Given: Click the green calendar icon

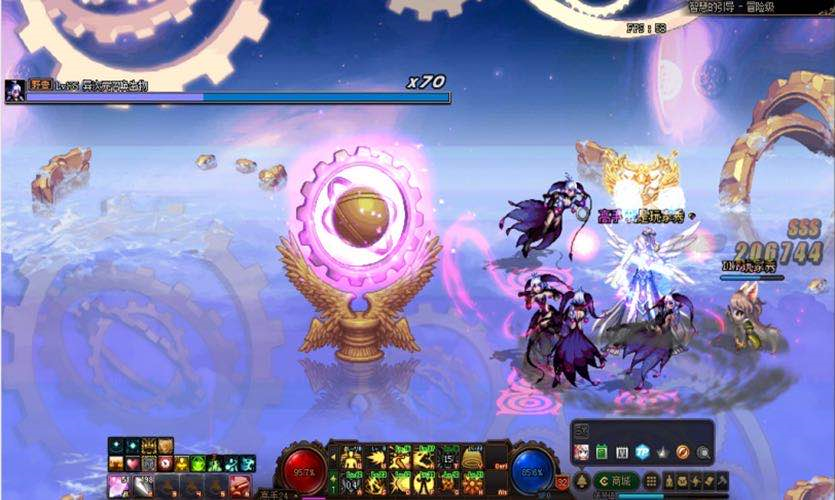Looking at the screenshot, I should coord(602,452).
